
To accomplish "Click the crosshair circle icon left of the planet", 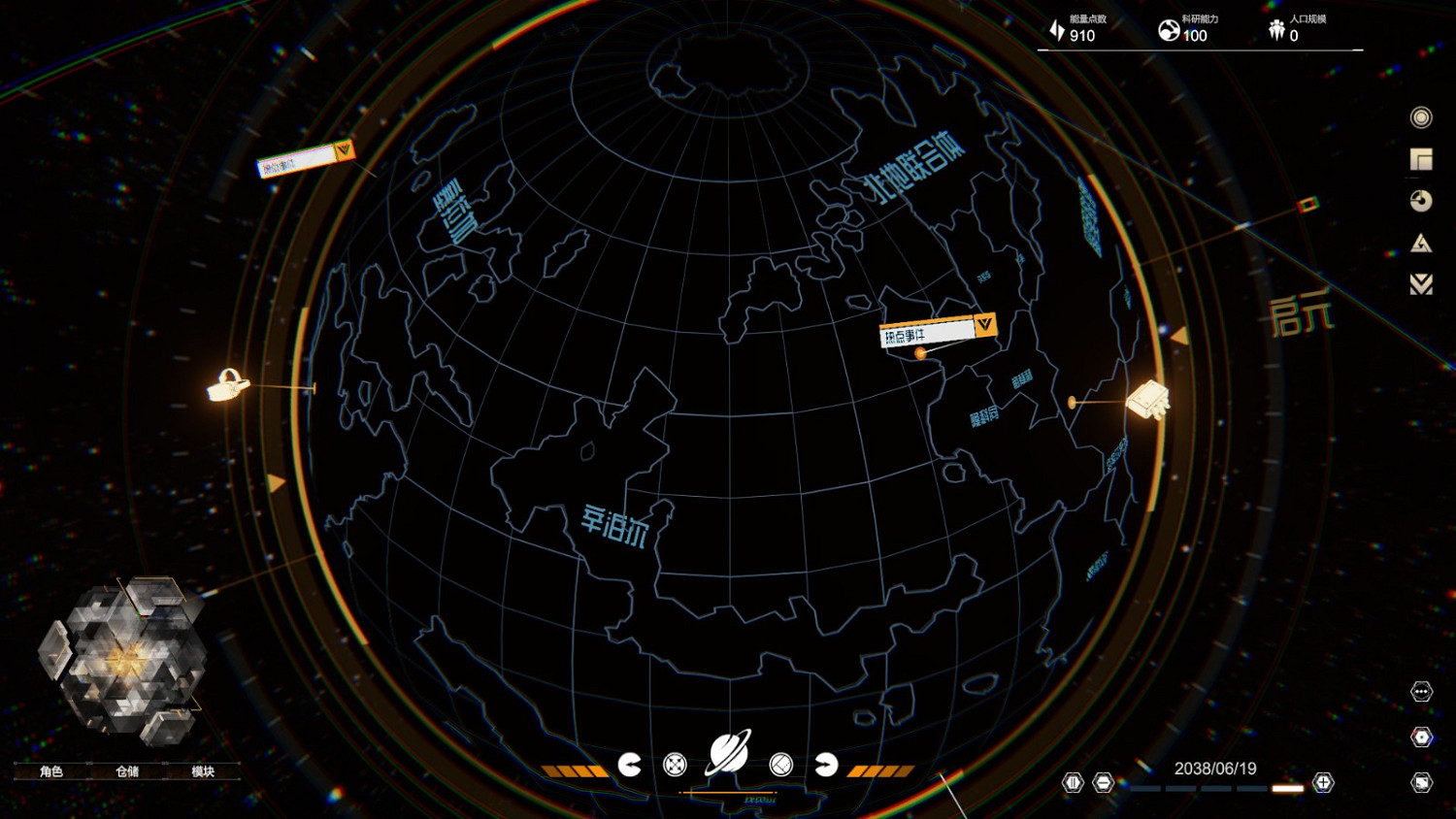I will (x=676, y=766).
